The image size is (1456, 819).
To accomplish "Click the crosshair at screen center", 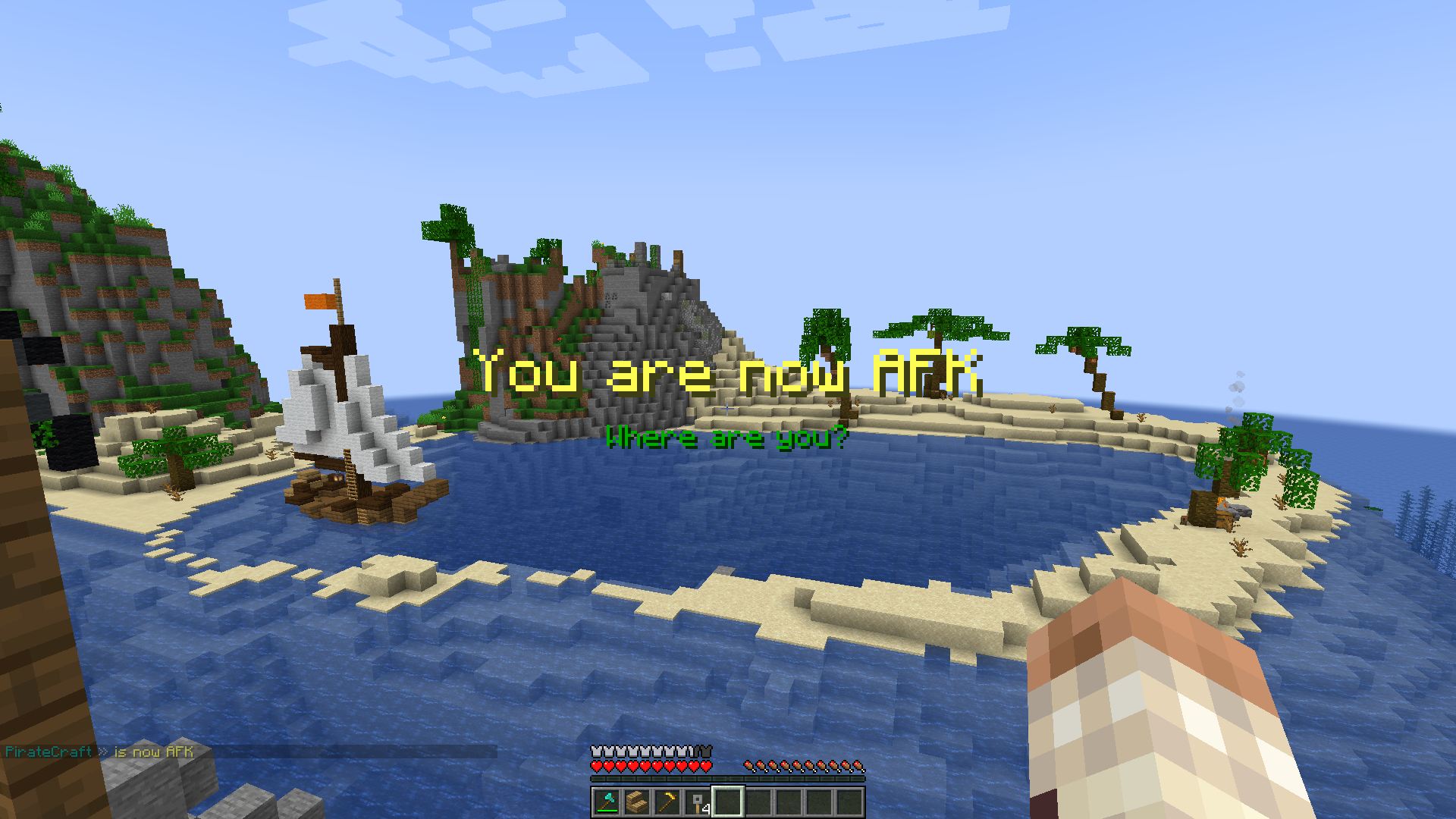I will coord(728,409).
